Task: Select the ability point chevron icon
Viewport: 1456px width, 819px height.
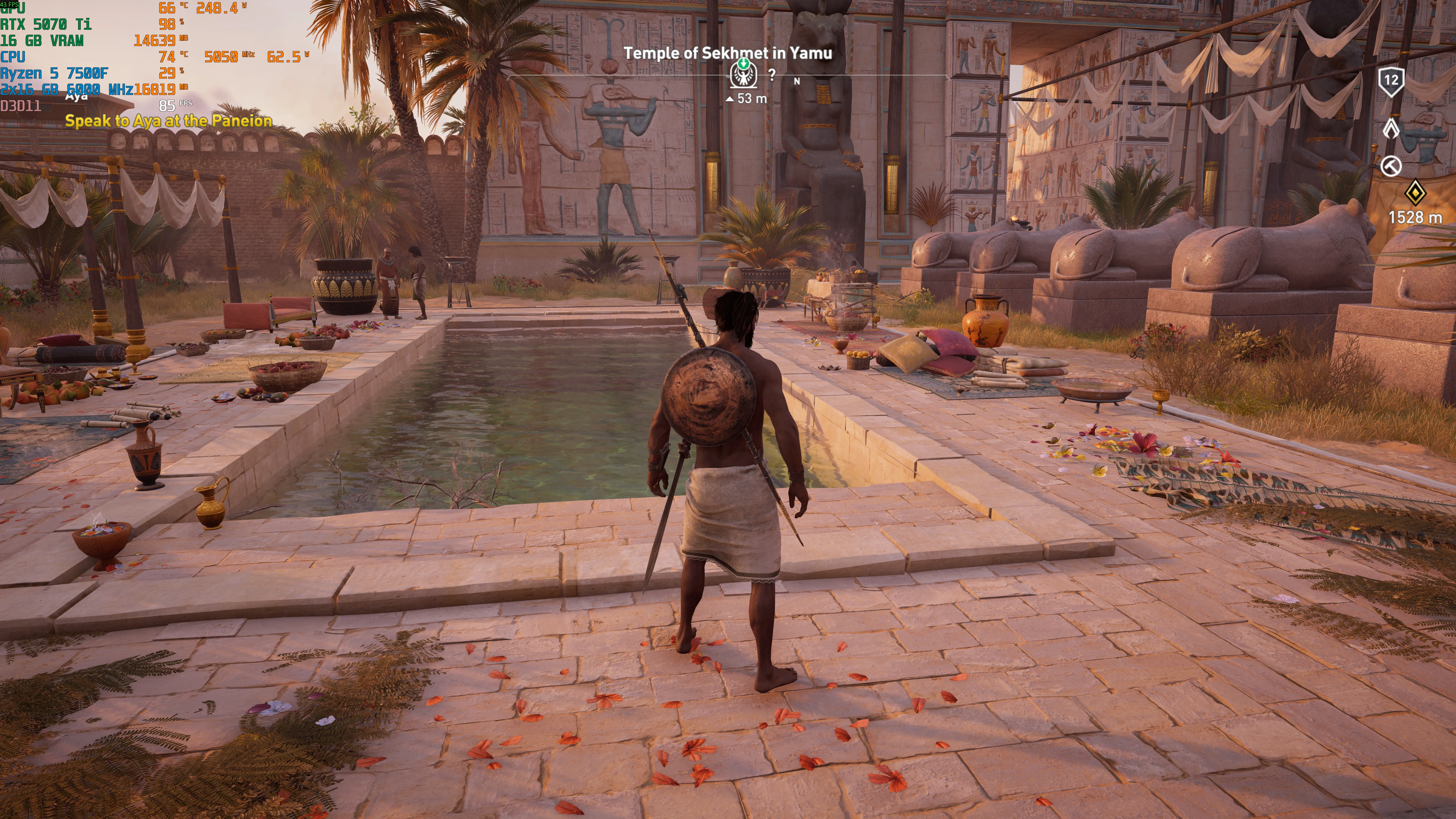Action: (x=1391, y=128)
